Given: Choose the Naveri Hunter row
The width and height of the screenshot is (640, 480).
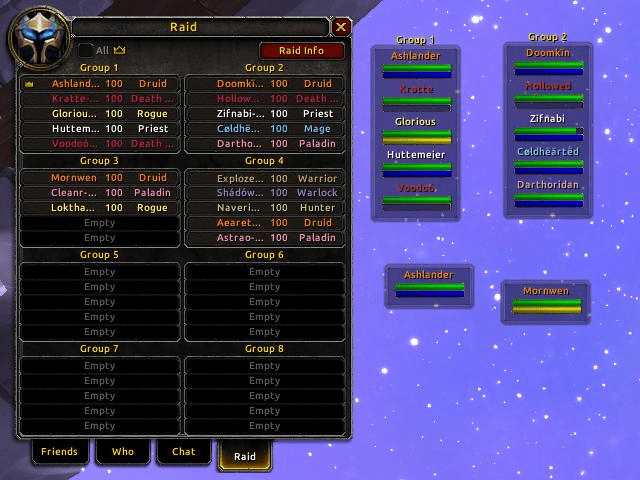Looking at the screenshot, I should pyautogui.click(x=264, y=208).
